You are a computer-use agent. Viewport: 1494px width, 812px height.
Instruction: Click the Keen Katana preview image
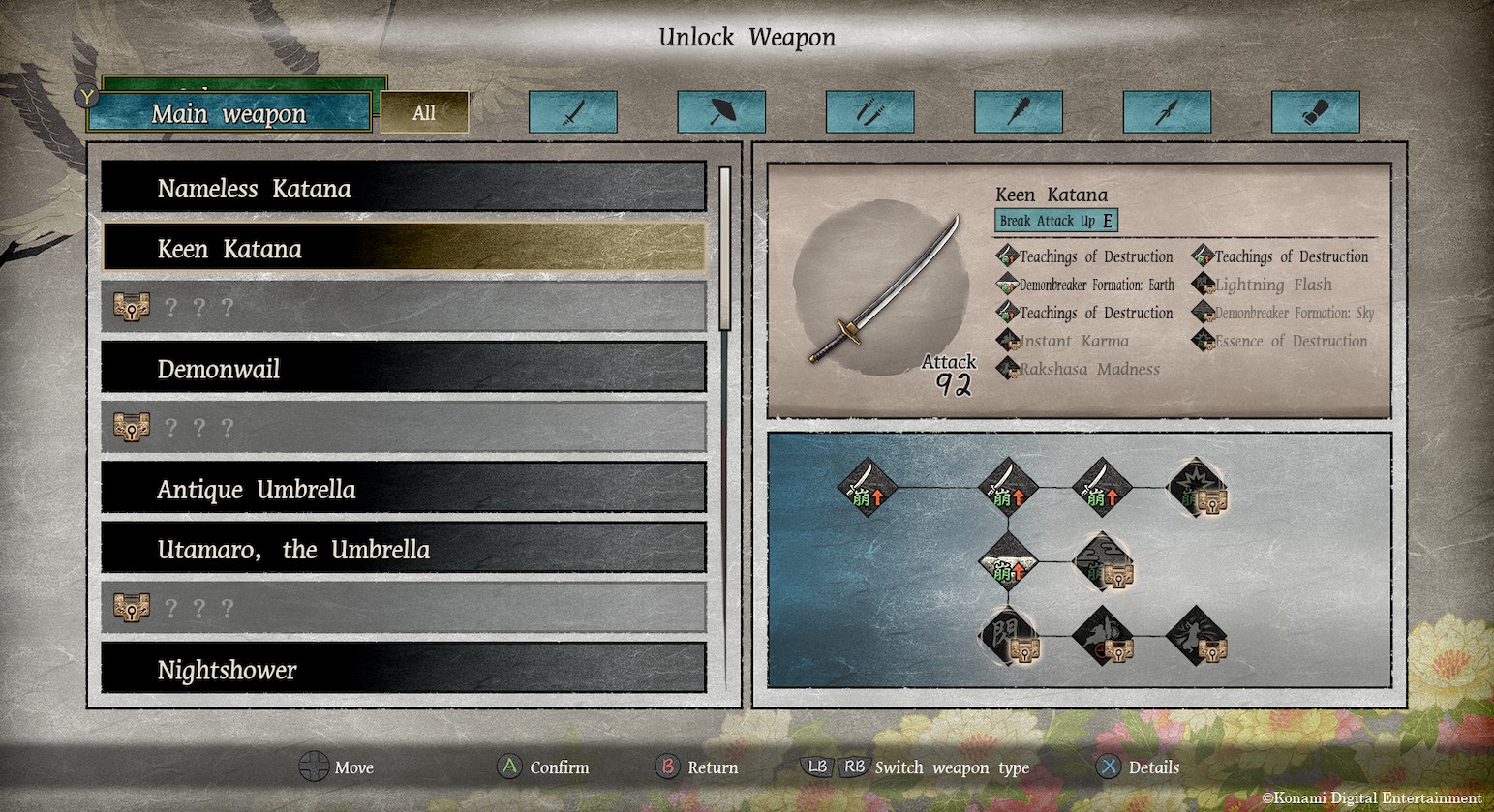pos(881,288)
